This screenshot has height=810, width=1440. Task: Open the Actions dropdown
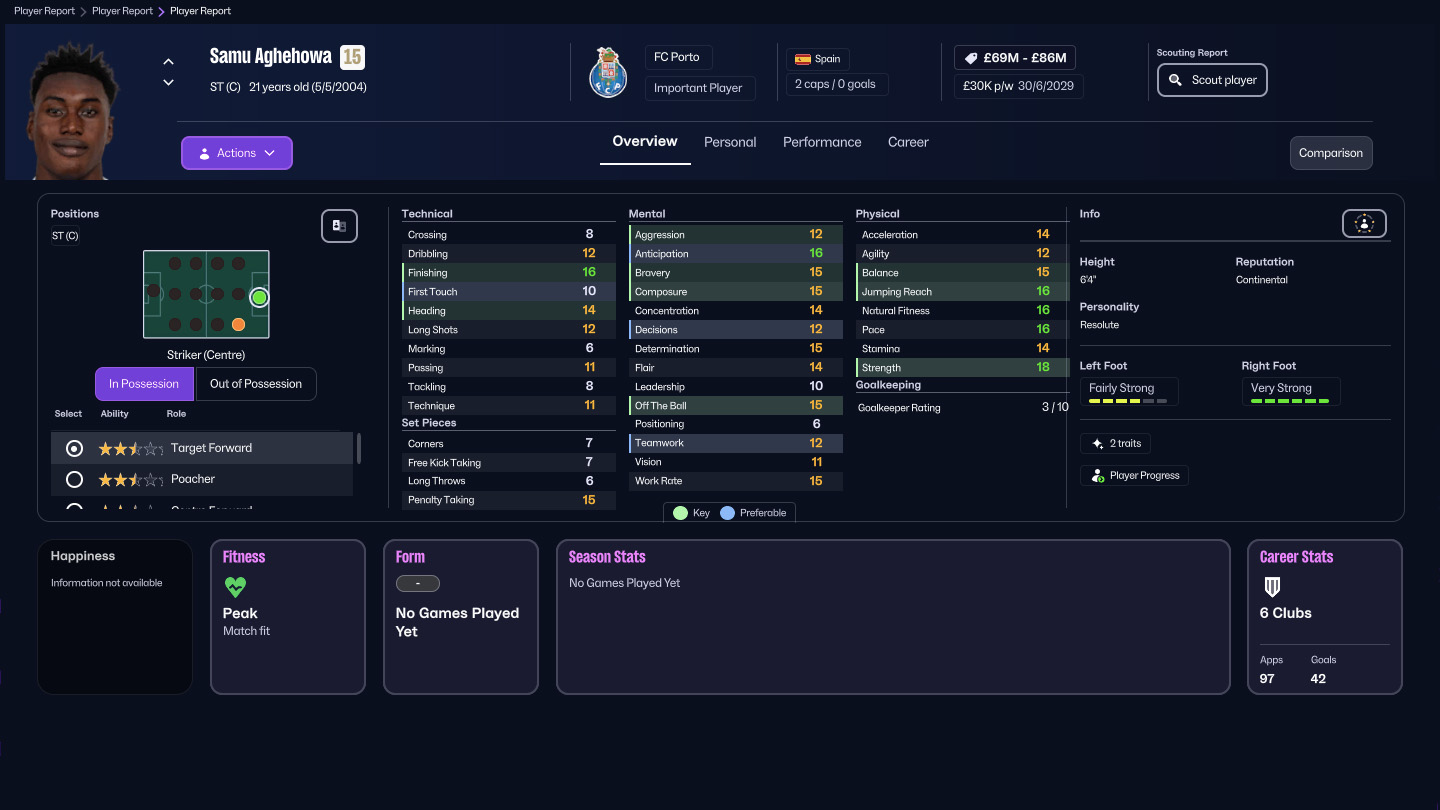point(236,152)
